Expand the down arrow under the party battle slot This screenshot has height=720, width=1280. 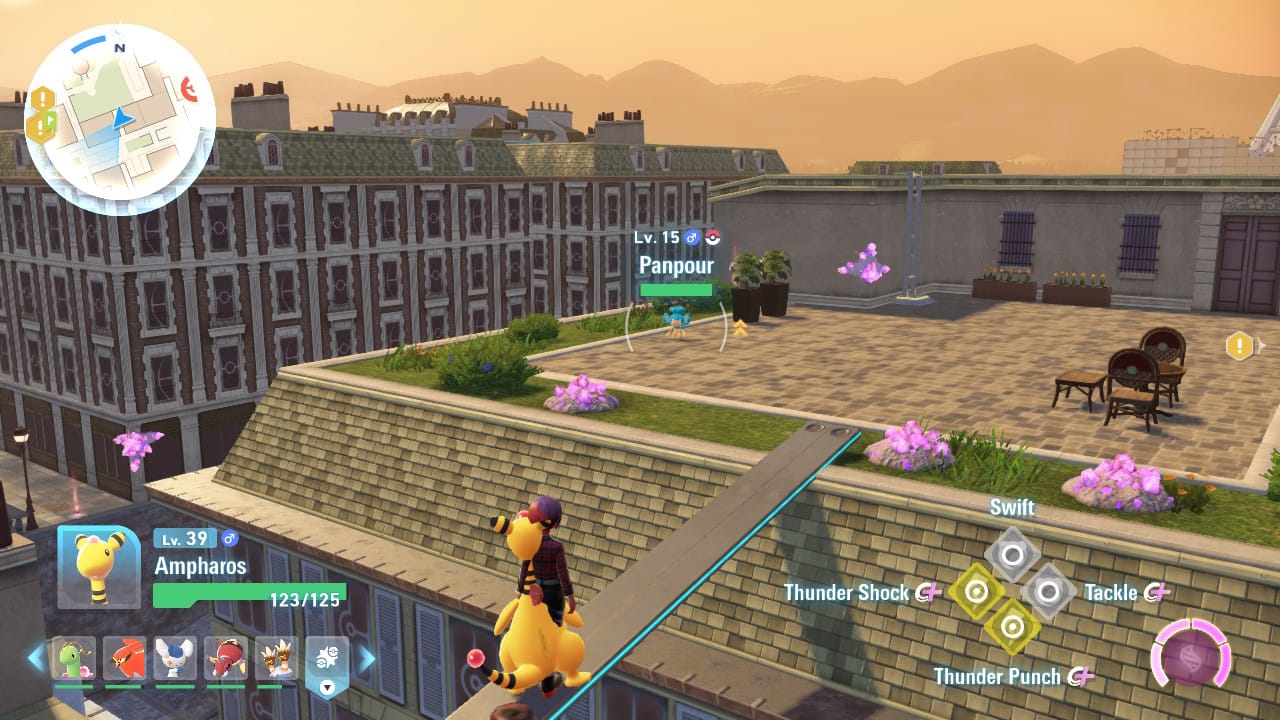327,687
